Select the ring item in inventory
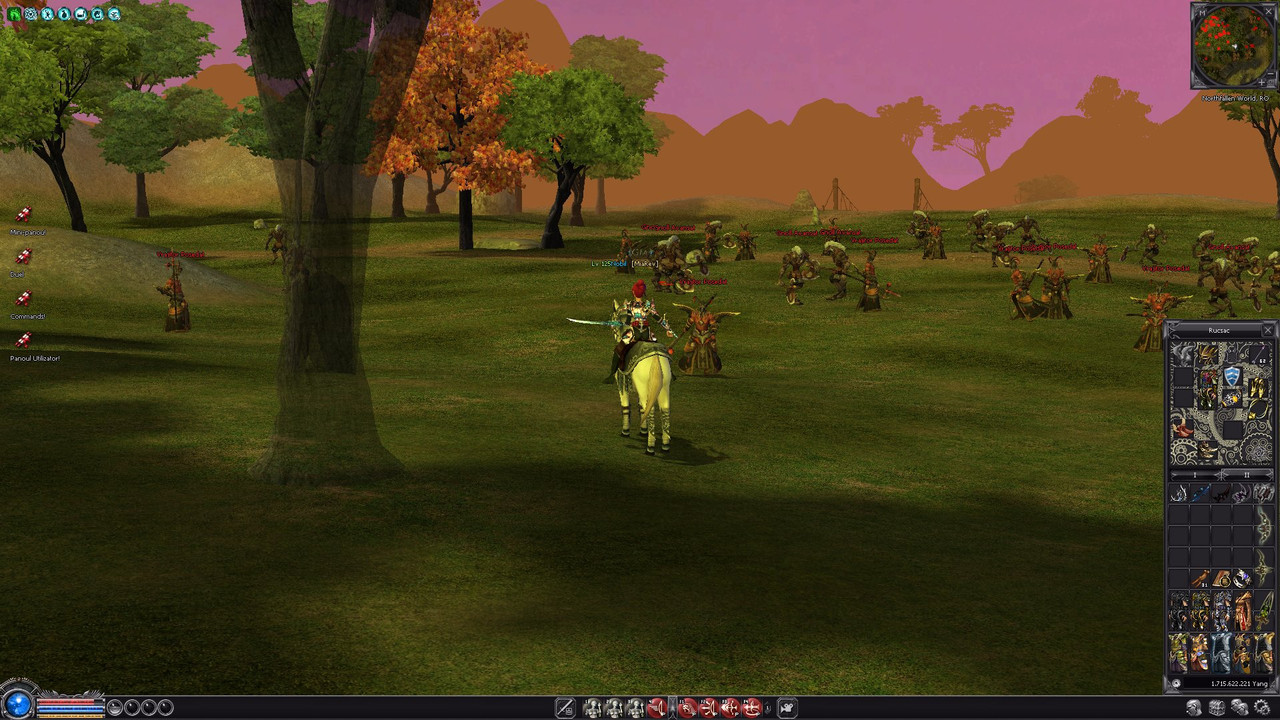Viewport: 1280px width, 720px height. [x=1242, y=578]
